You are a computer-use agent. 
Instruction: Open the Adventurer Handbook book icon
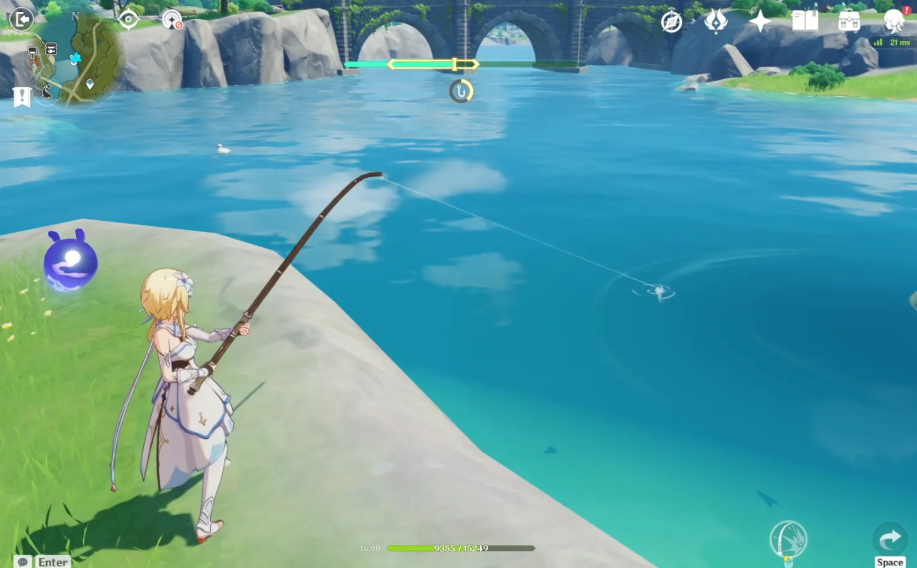point(805,21)
